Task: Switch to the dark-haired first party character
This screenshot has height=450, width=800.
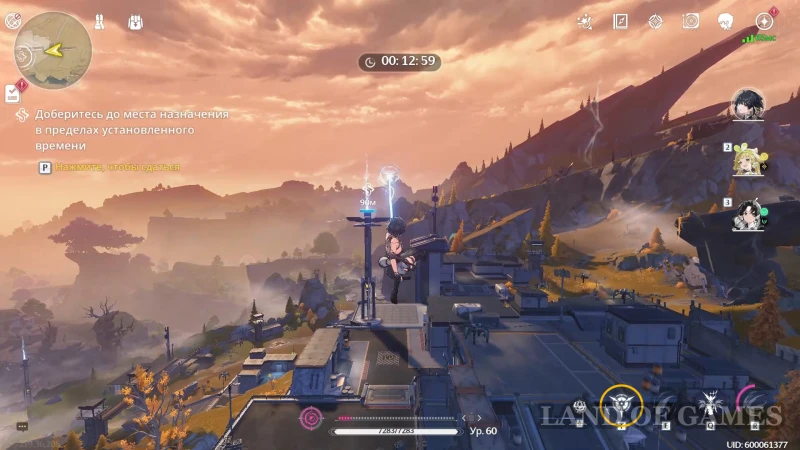Action: [x=747, y=104]
